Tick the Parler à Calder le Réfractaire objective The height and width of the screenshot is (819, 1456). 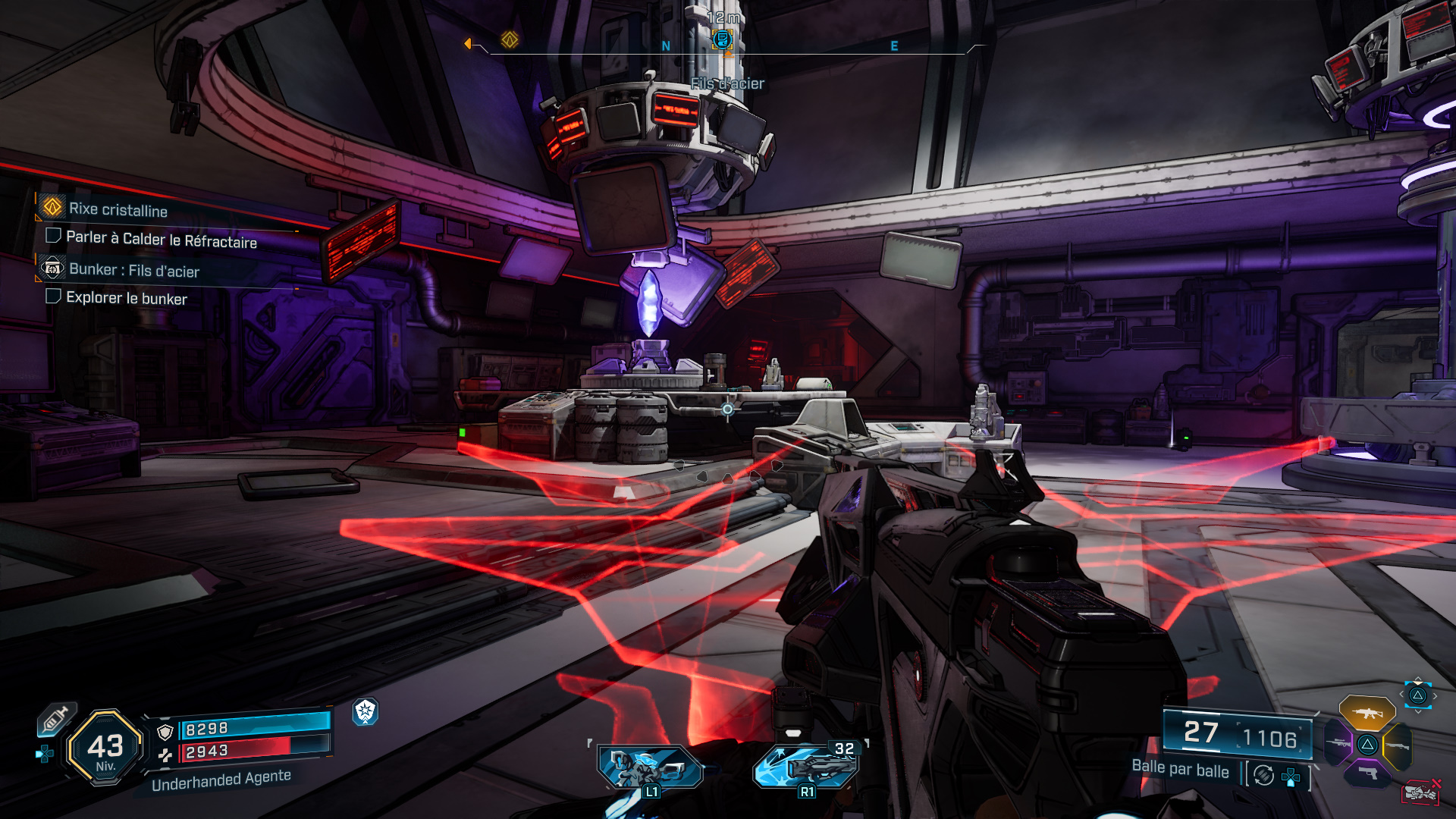(53, 236)
